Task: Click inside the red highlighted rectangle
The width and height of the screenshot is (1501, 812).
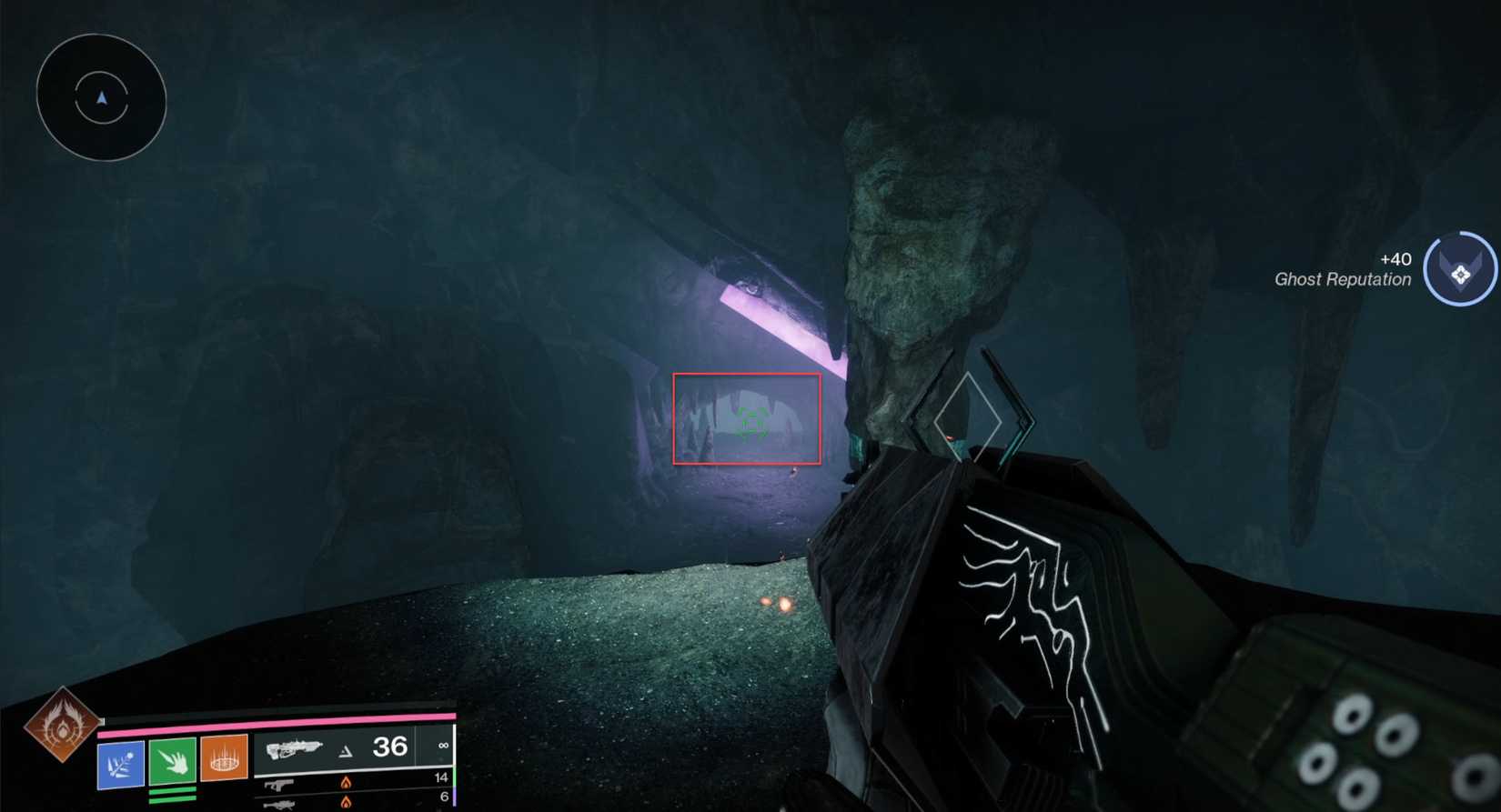Action: 746,418
